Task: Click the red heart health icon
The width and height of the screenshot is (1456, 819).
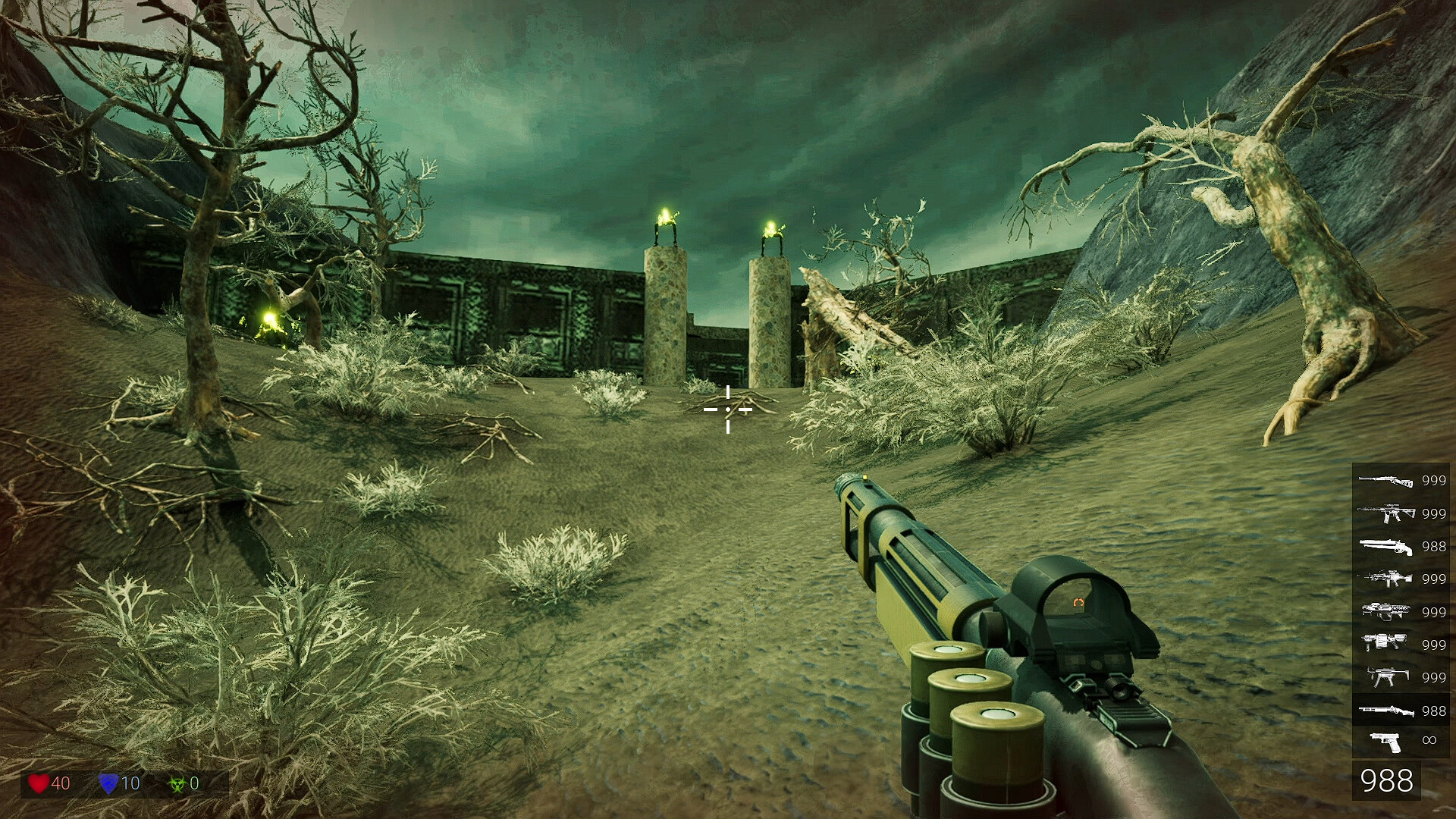Action: [x=39, y=783]
